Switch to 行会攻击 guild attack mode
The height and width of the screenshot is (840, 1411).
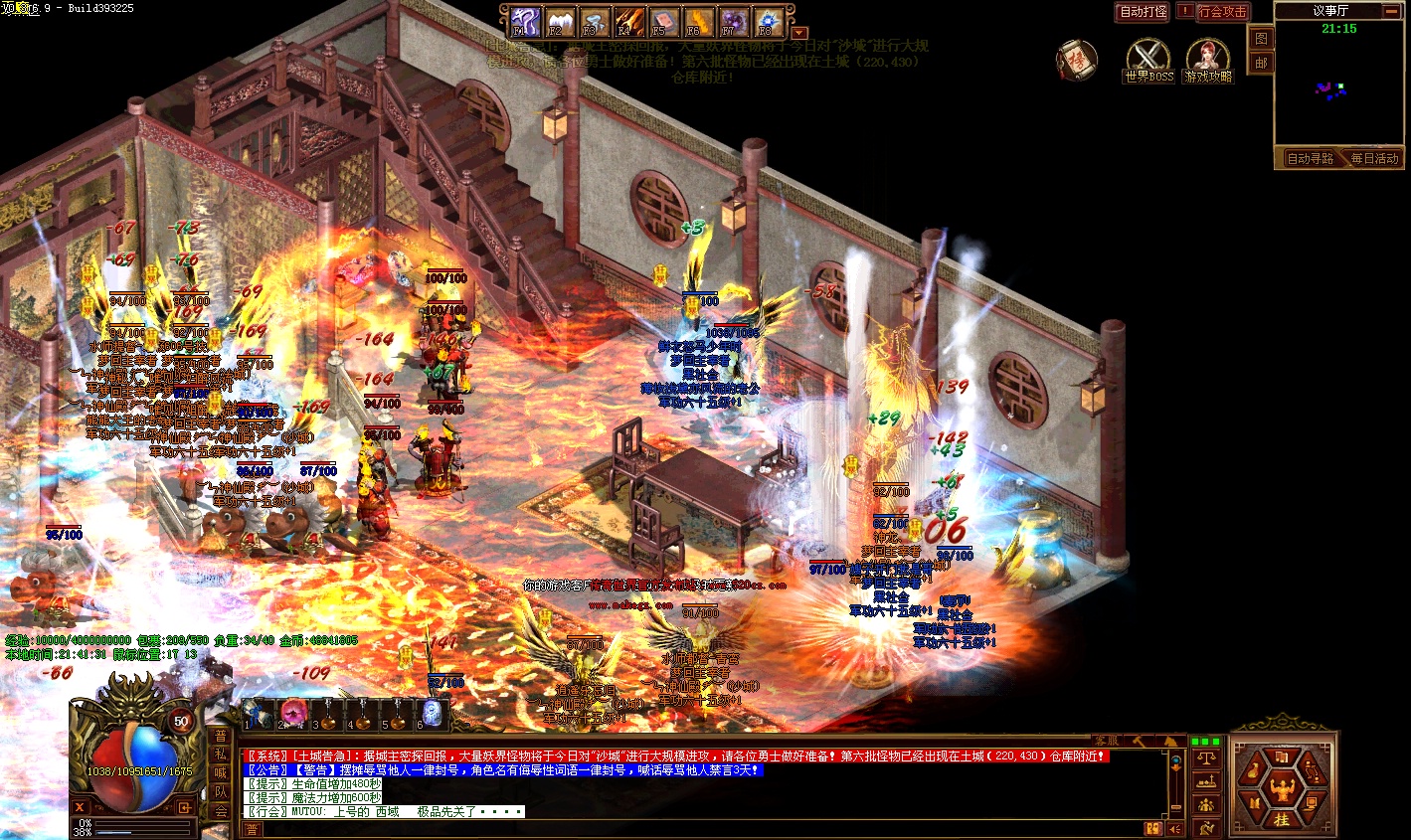tap(1222, 12)
